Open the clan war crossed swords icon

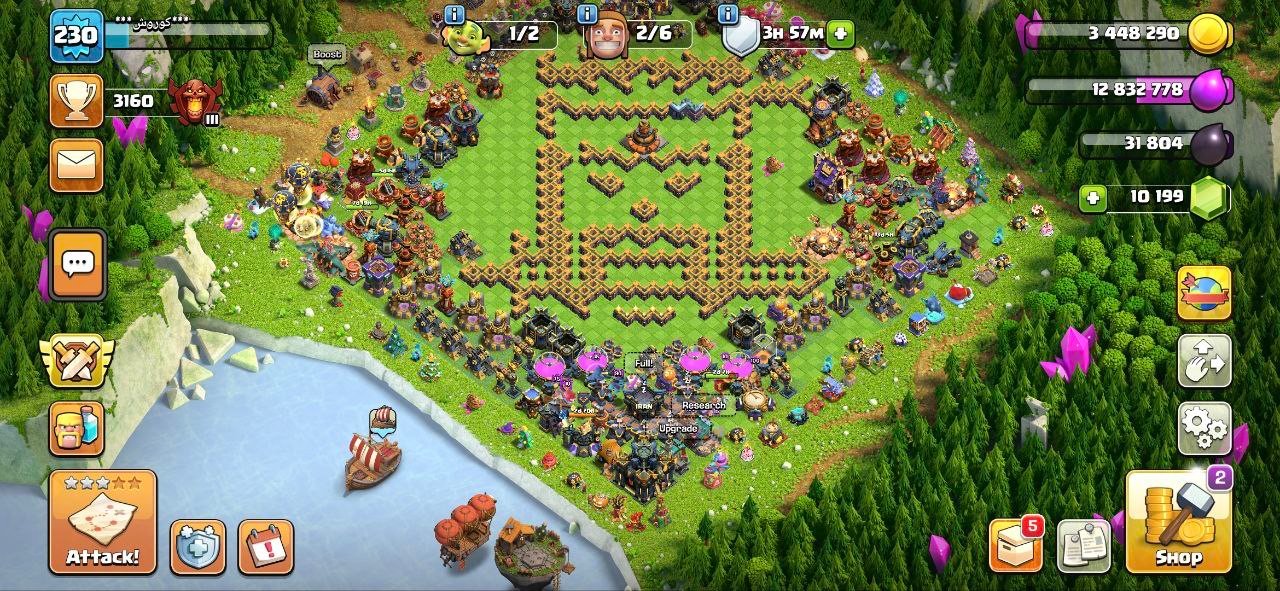(76, 361)
